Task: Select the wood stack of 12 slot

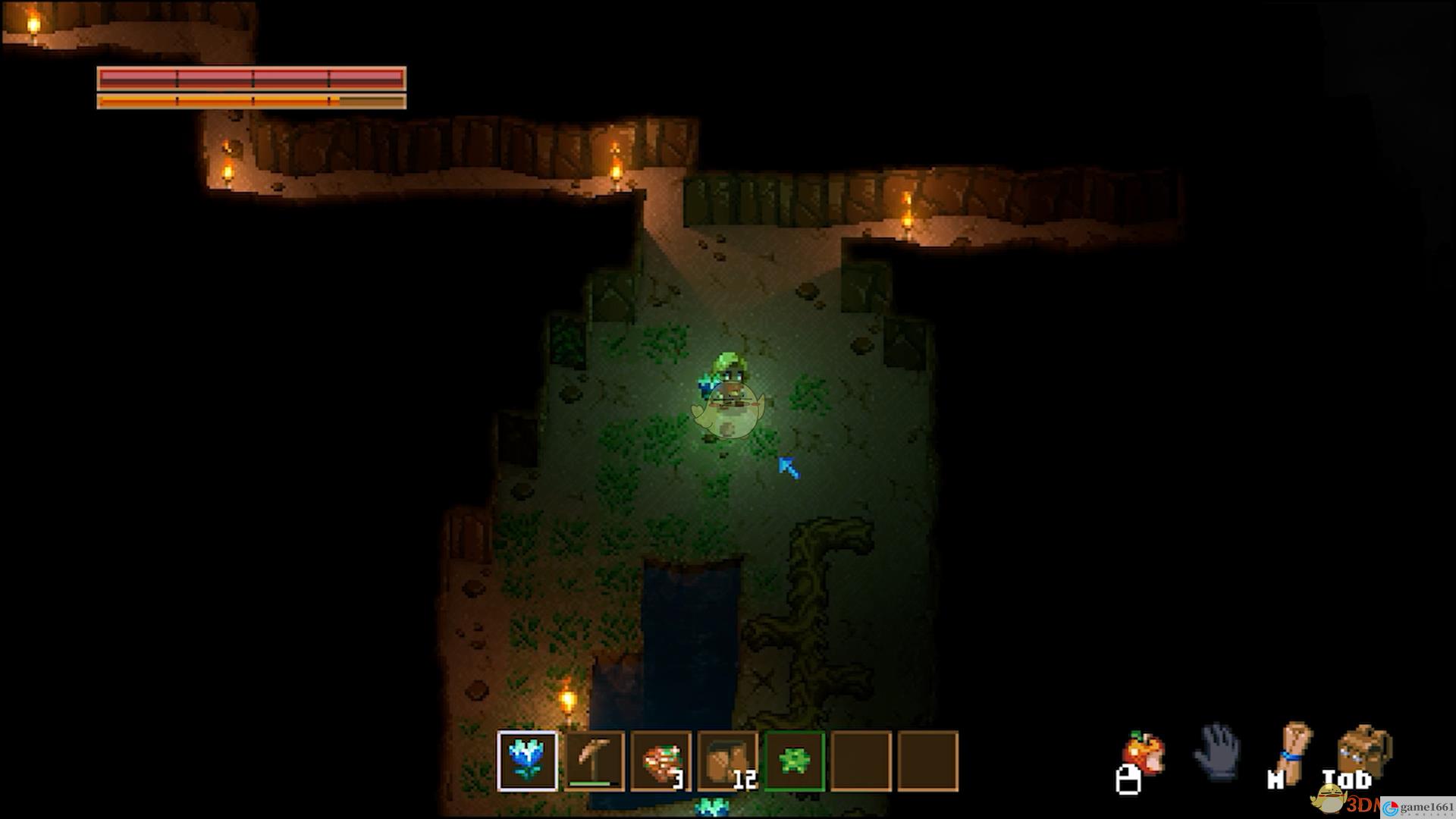Action: point(727,761)
